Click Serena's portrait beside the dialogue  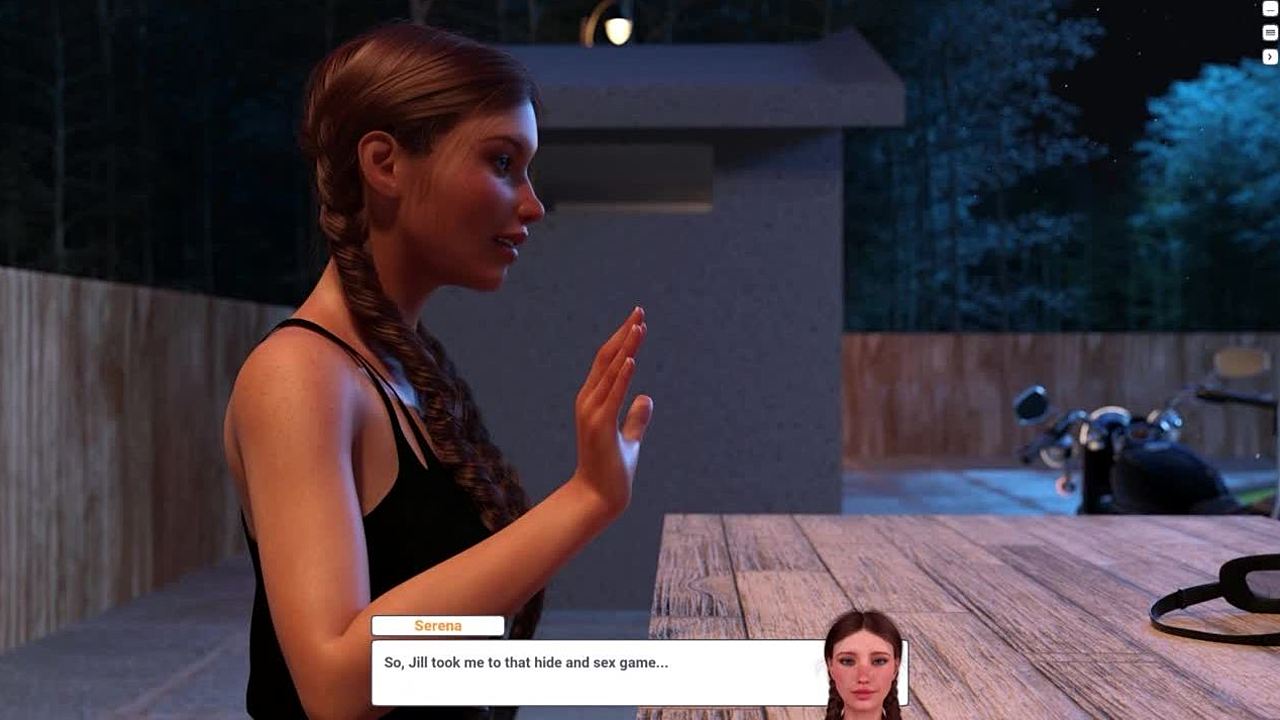tap(864, 664)
